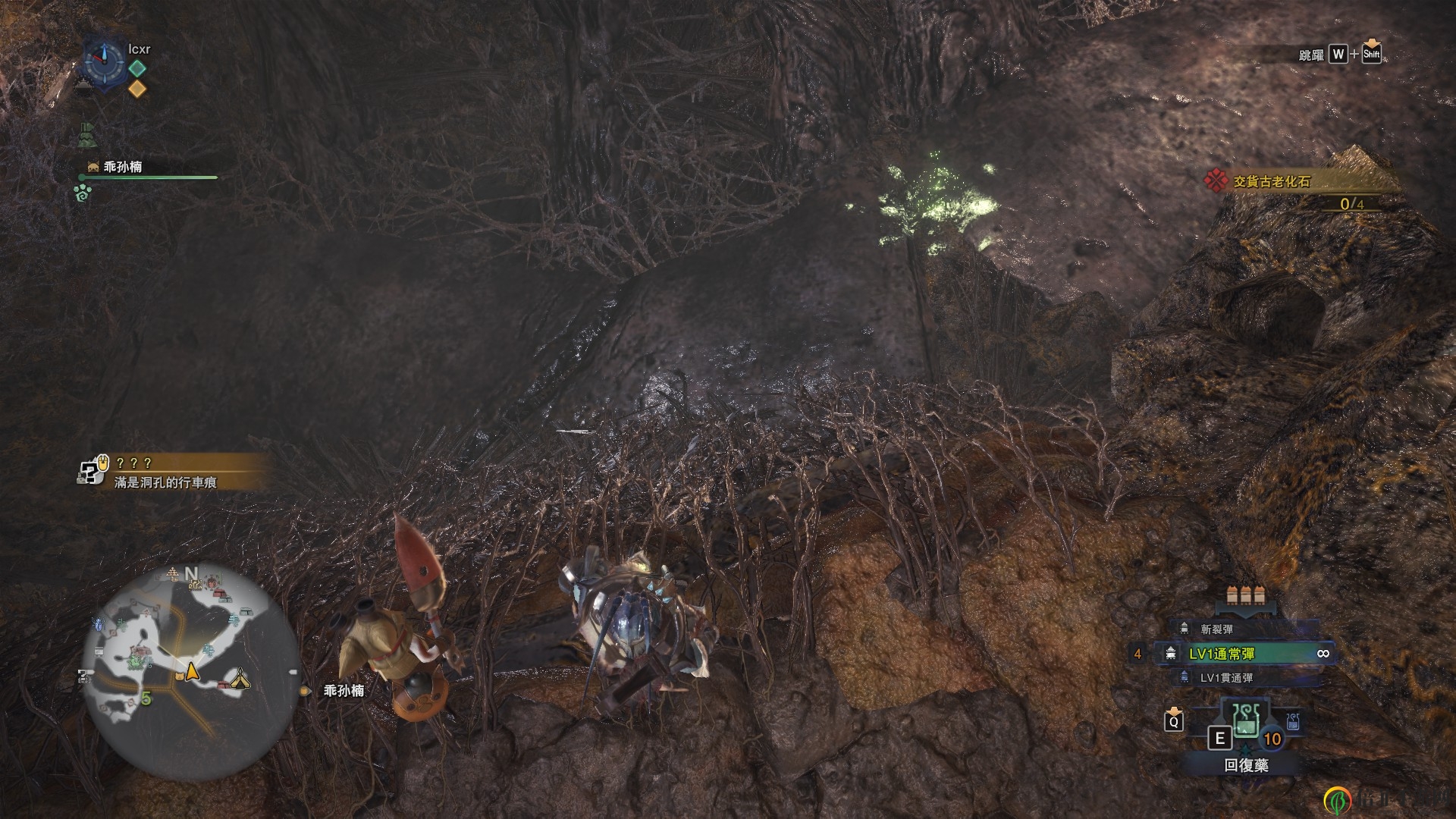1456x819 pixels.
Task: Open the circular minimap
Action: (191, 673)
